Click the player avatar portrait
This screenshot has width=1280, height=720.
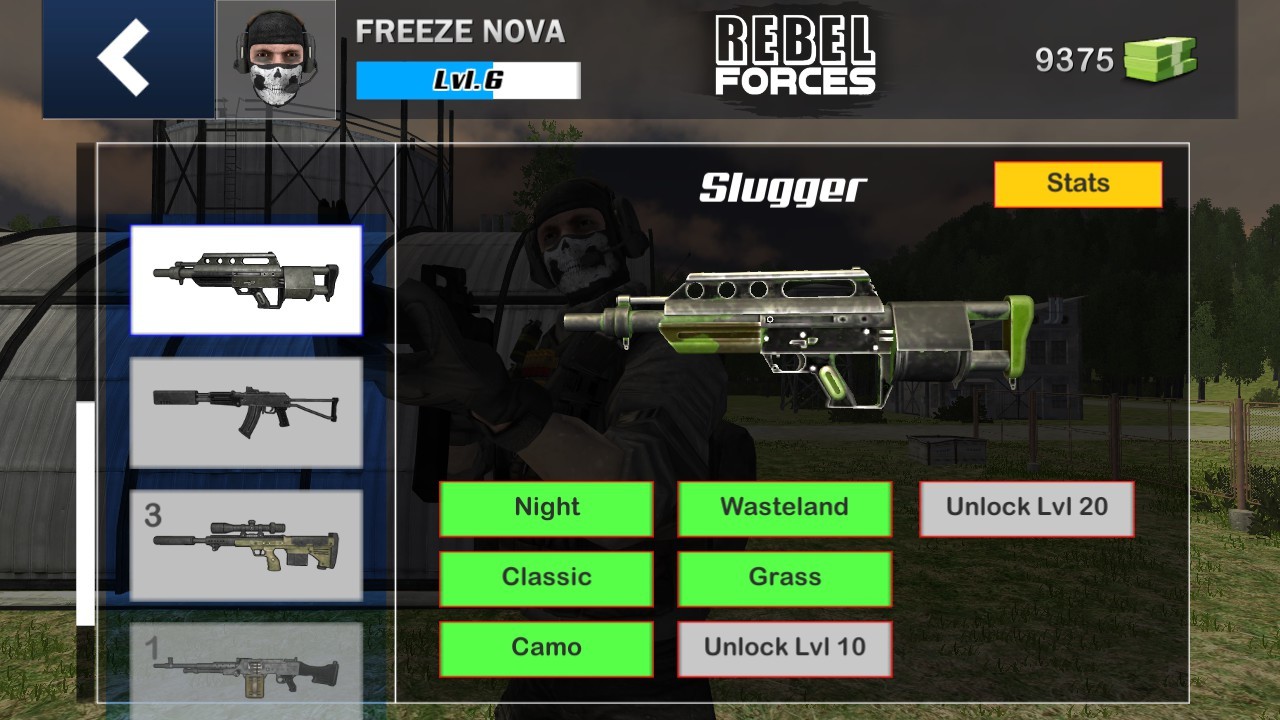(275, 57)
